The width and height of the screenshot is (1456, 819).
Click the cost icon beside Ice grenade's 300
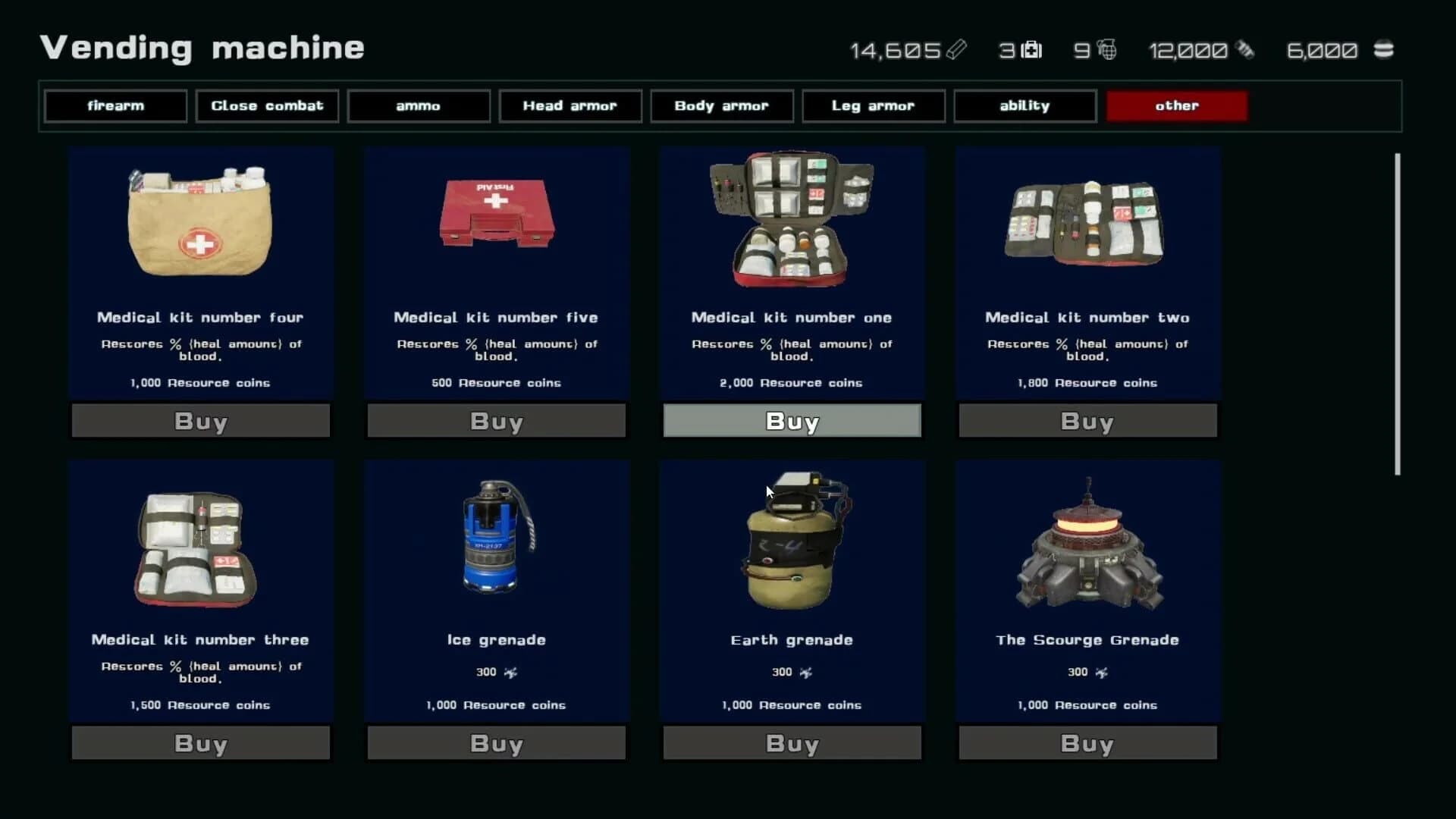513,672
